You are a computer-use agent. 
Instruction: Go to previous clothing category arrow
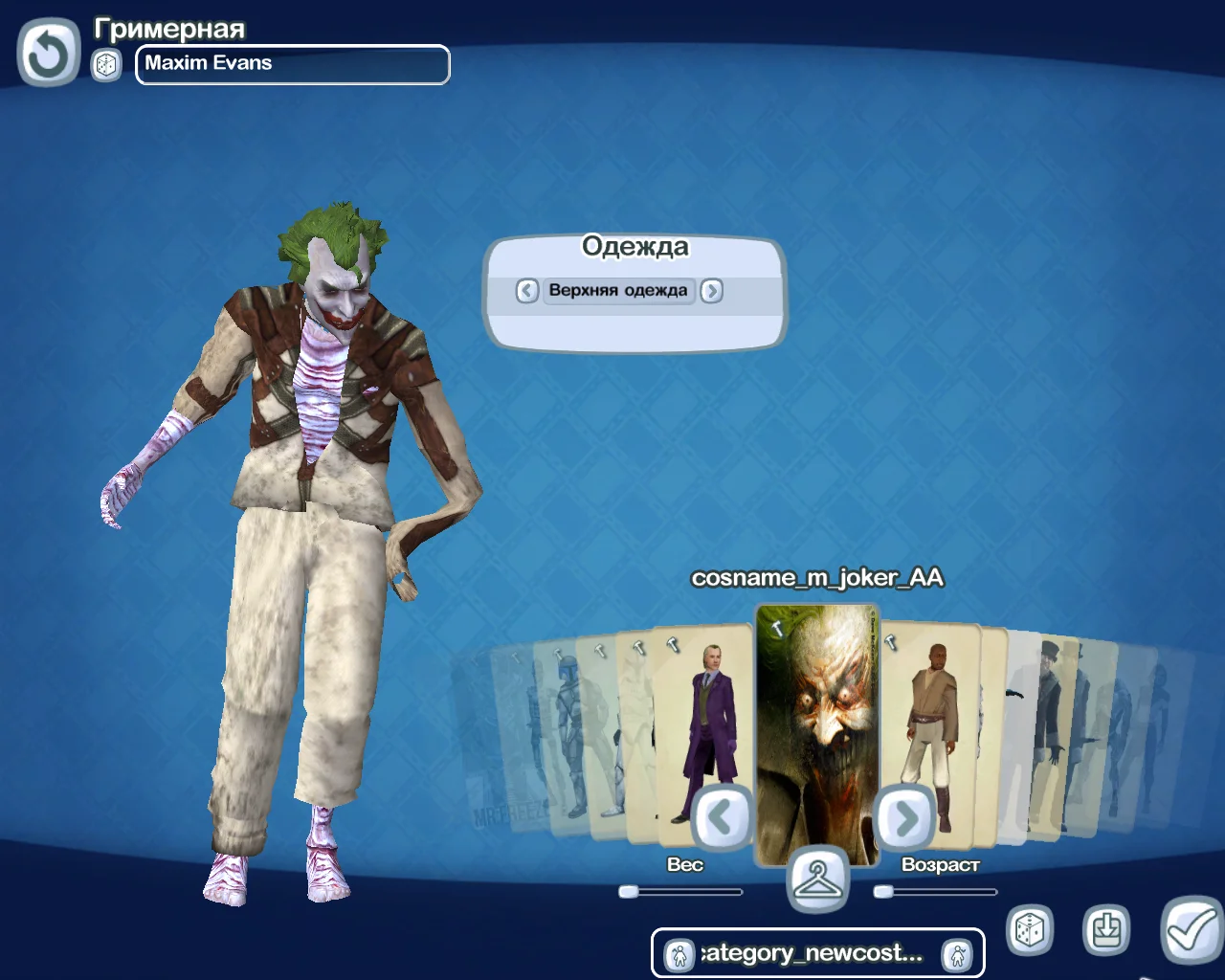click(527, 291)
